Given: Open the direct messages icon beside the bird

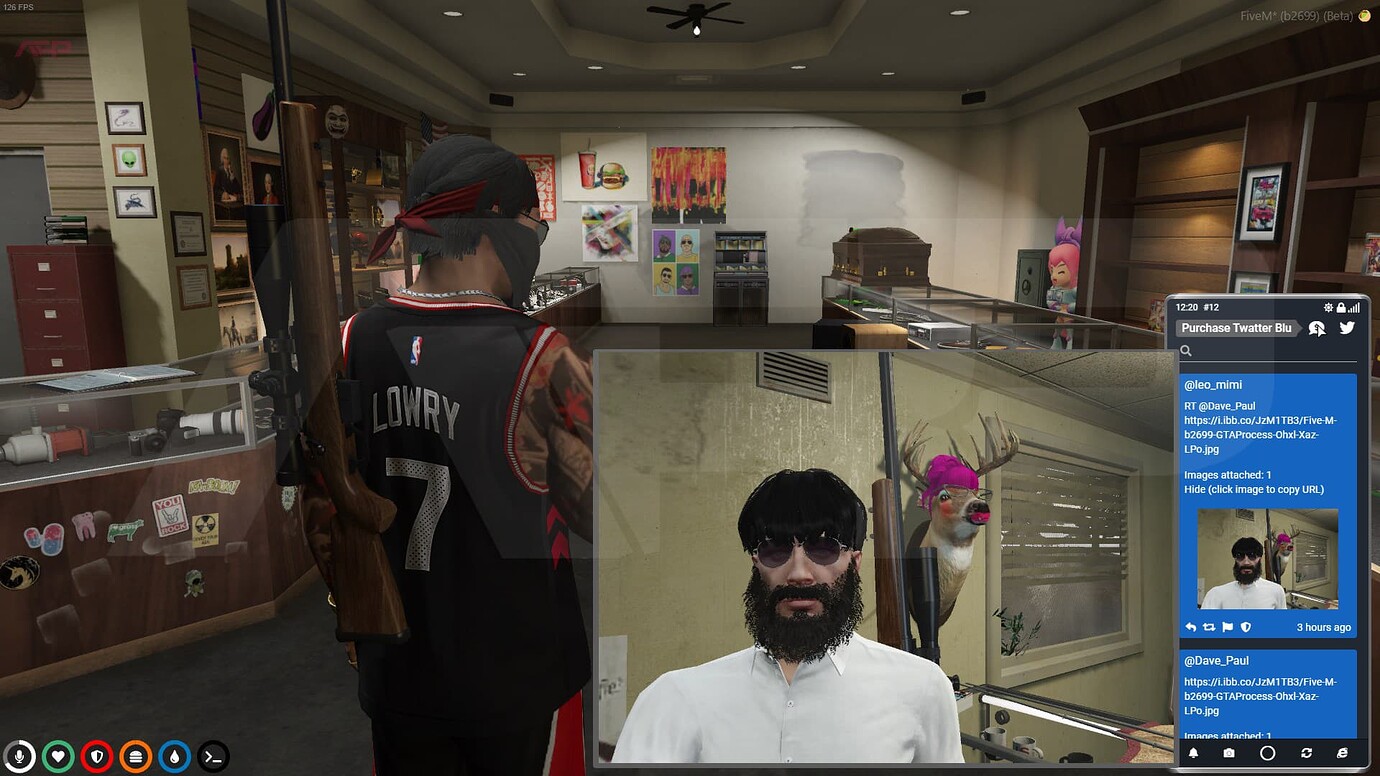Looking at the screenshot, I should click(x=1317, y=327).
